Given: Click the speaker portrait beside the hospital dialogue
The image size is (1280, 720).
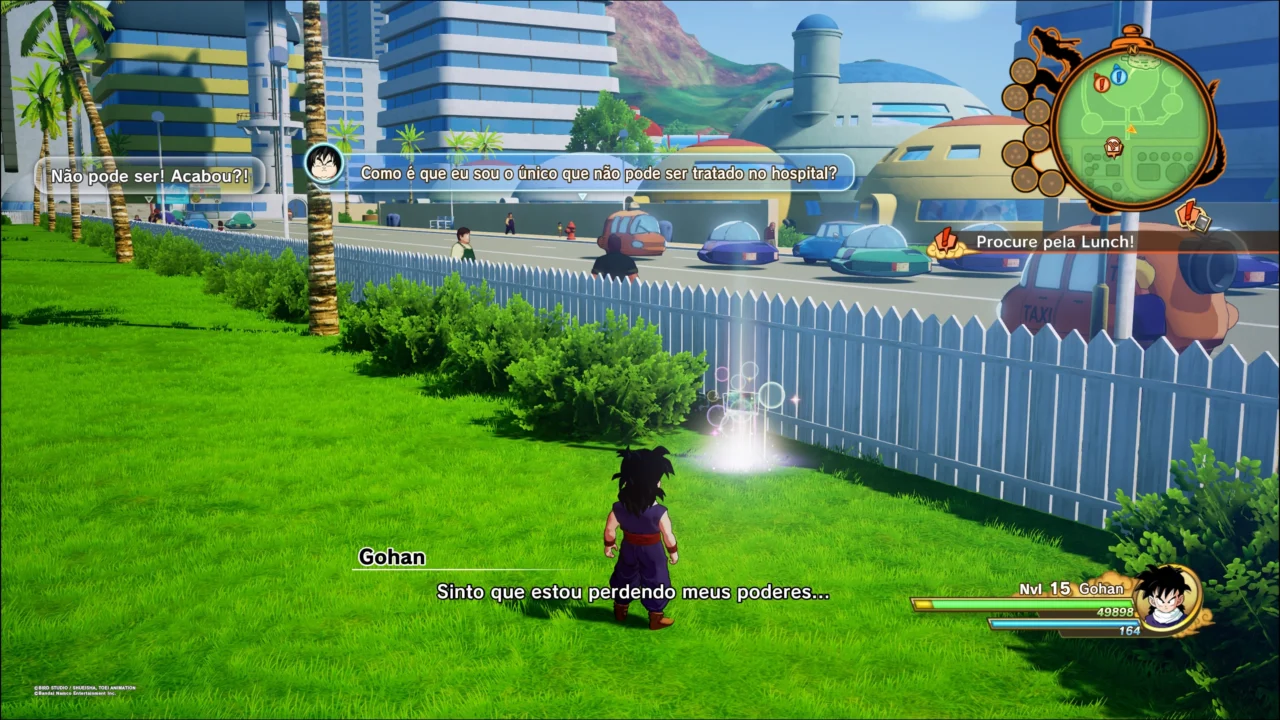Looking at the screenshot, I should tap(324, 163).
